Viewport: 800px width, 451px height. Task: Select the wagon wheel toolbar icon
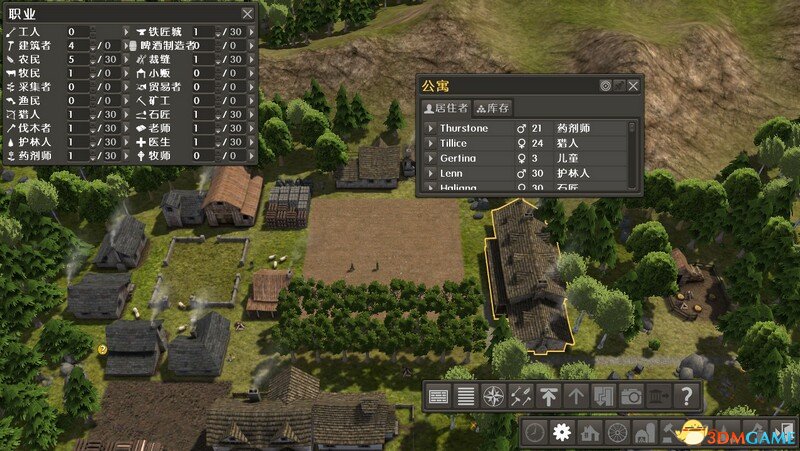617,433
